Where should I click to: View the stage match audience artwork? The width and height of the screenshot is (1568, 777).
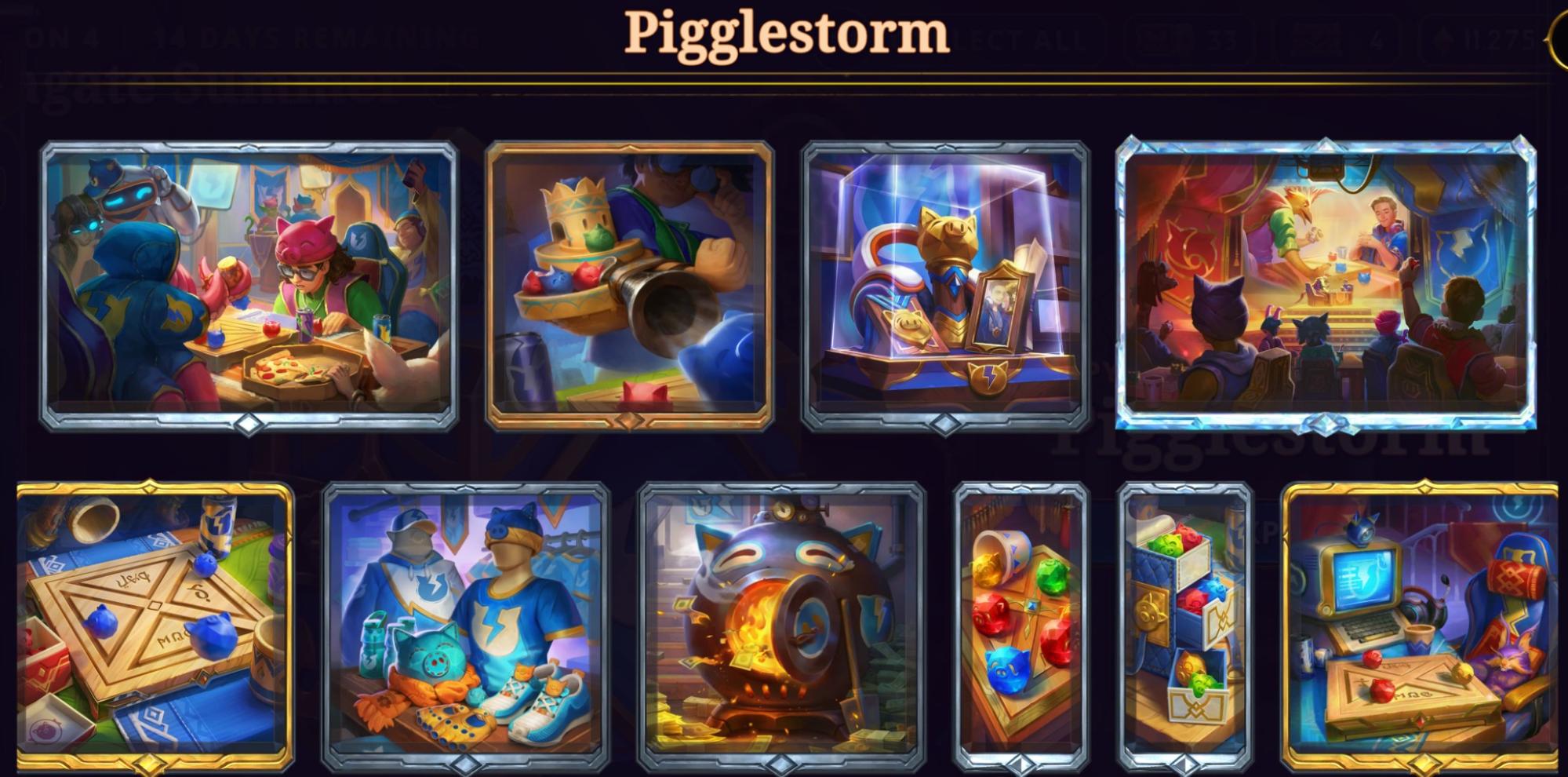1326,286
